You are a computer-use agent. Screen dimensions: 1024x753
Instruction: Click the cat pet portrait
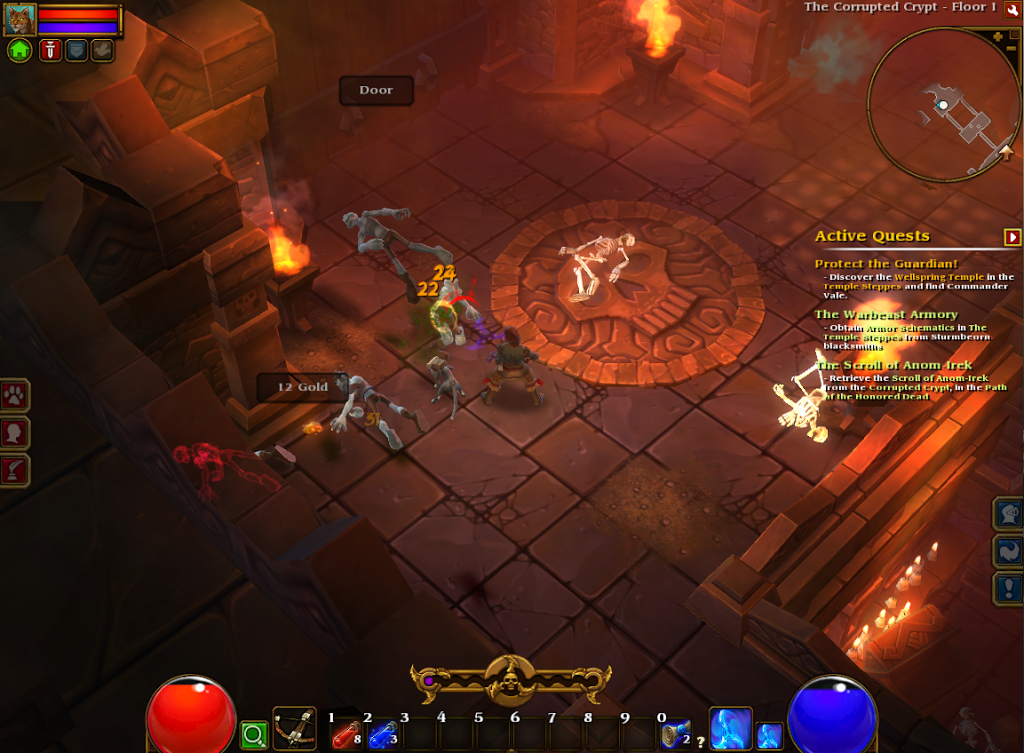pyautogui.click(x=20, y=19)
